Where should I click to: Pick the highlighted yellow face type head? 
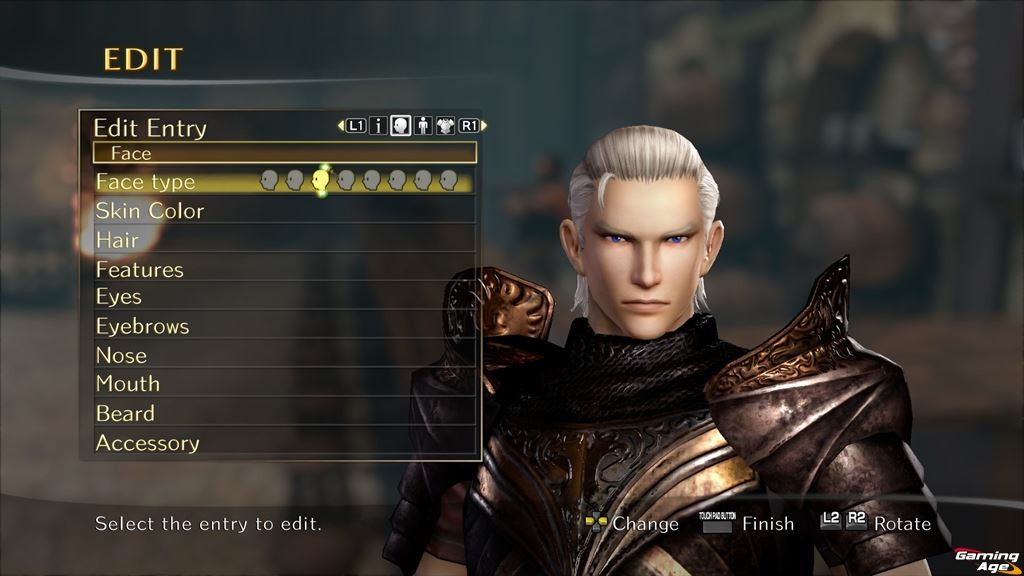click(x=321, y=180)
